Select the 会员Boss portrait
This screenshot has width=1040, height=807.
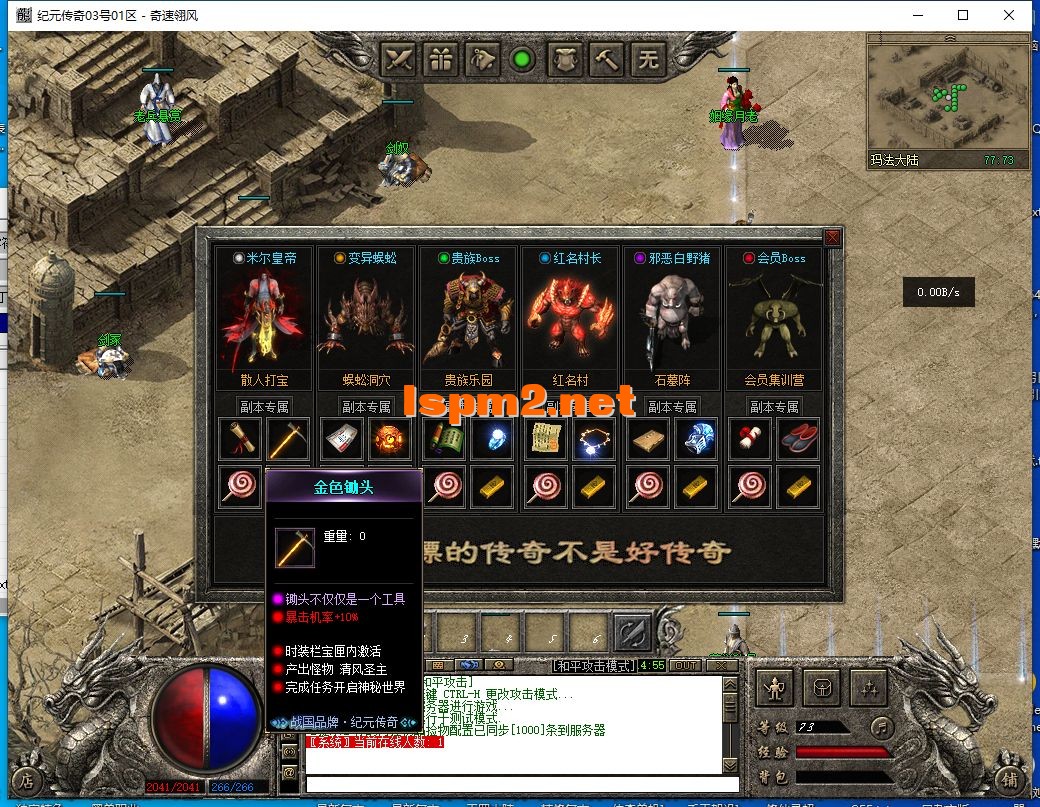pos(774,320)
